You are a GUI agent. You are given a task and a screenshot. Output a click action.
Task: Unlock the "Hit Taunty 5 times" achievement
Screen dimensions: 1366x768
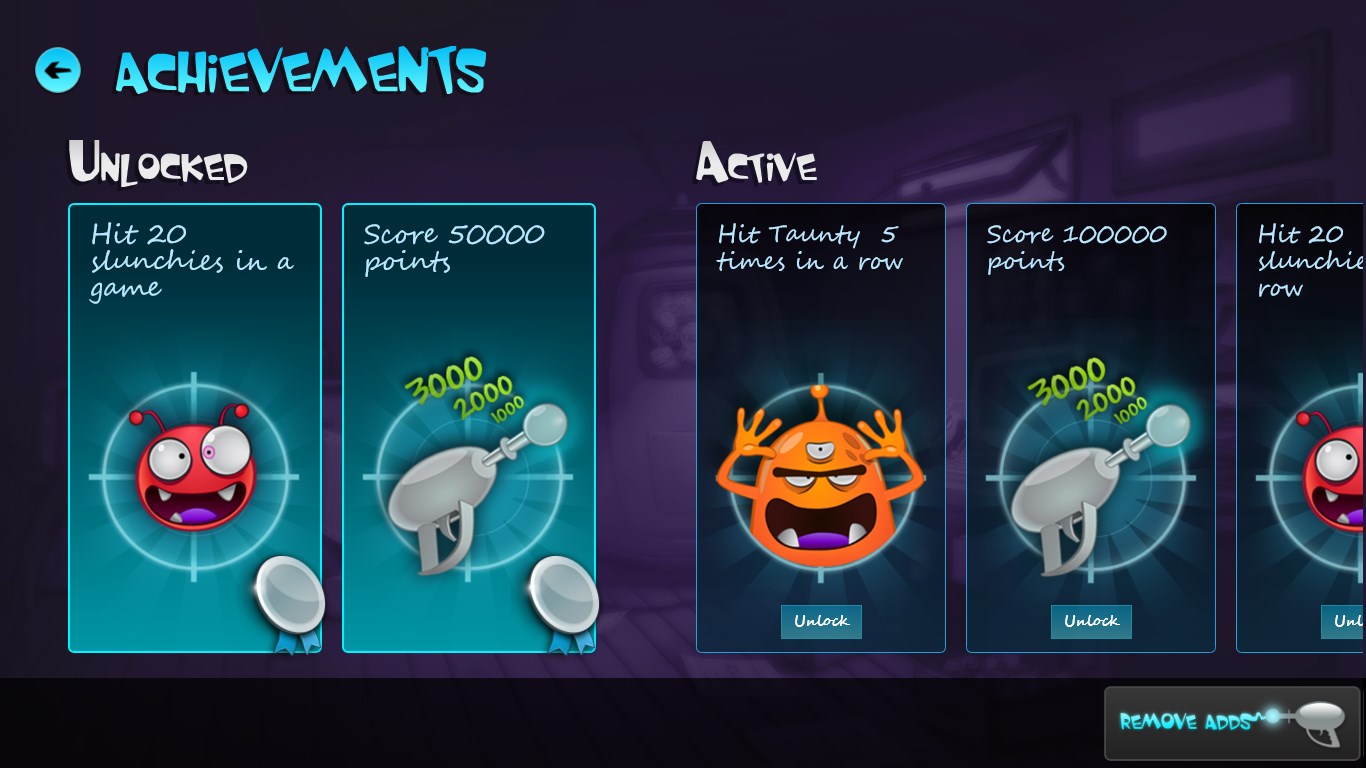(821, 621)
